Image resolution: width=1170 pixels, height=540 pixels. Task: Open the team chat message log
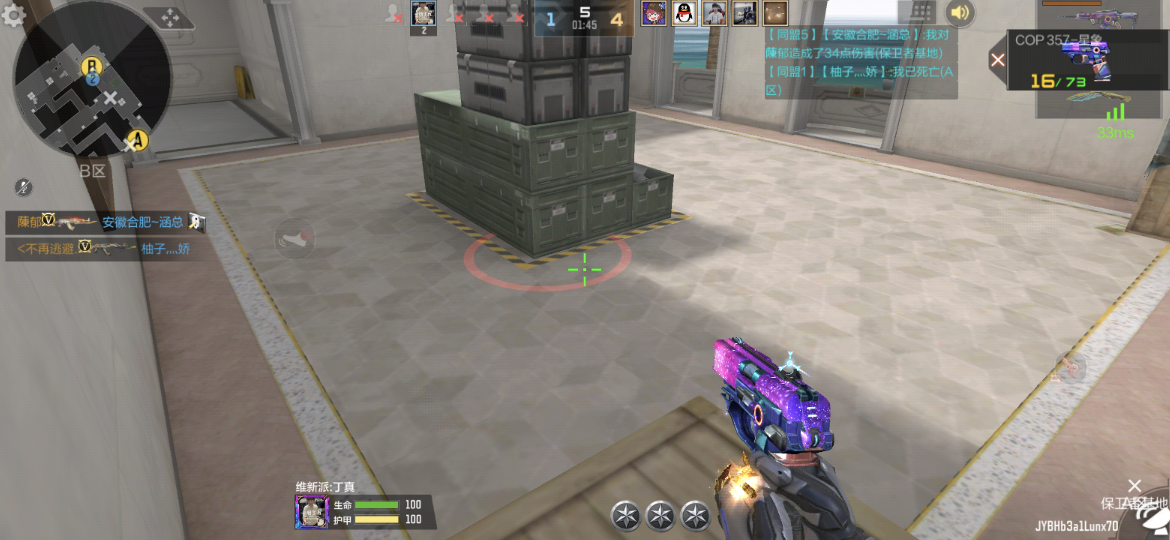pos(860,62)
